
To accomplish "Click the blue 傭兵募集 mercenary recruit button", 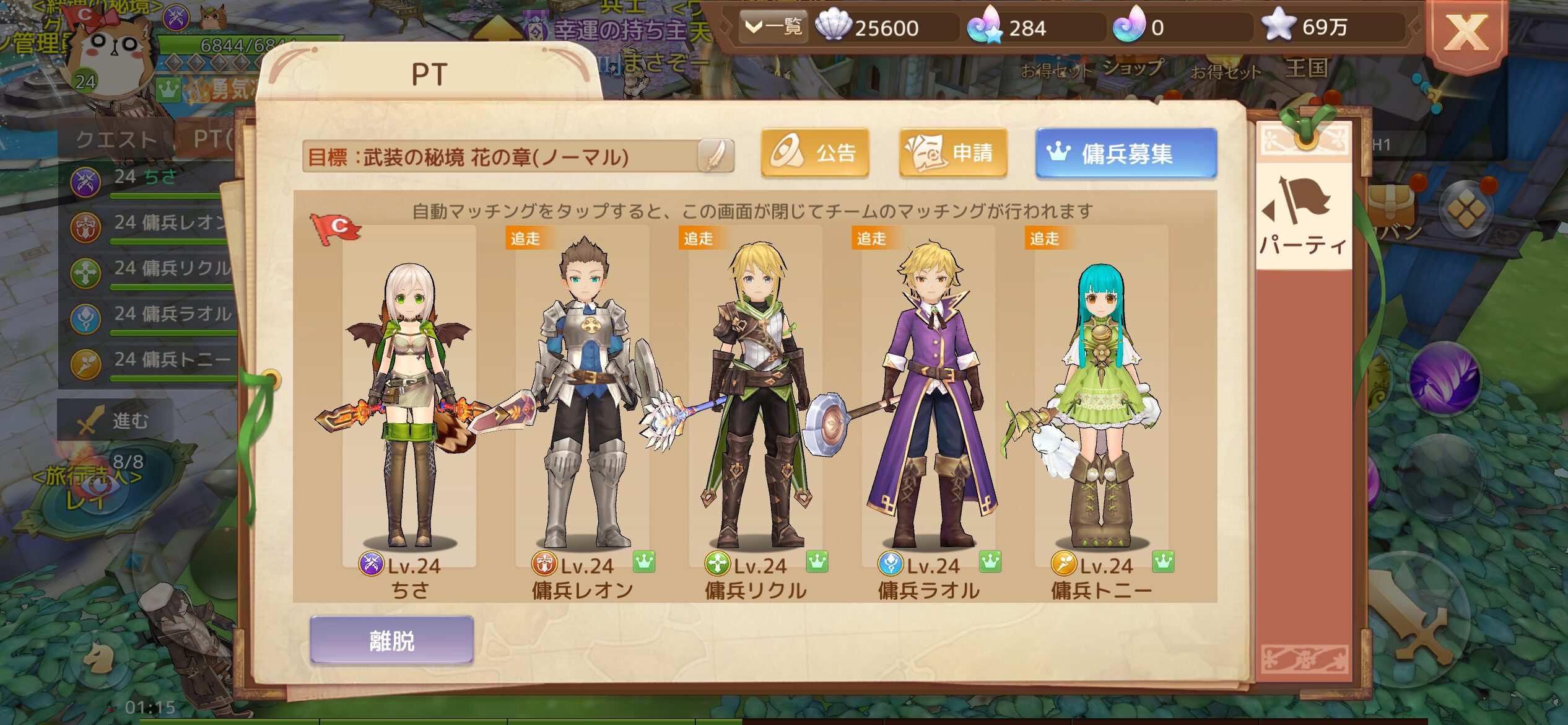I will (x=1126, y=153).
